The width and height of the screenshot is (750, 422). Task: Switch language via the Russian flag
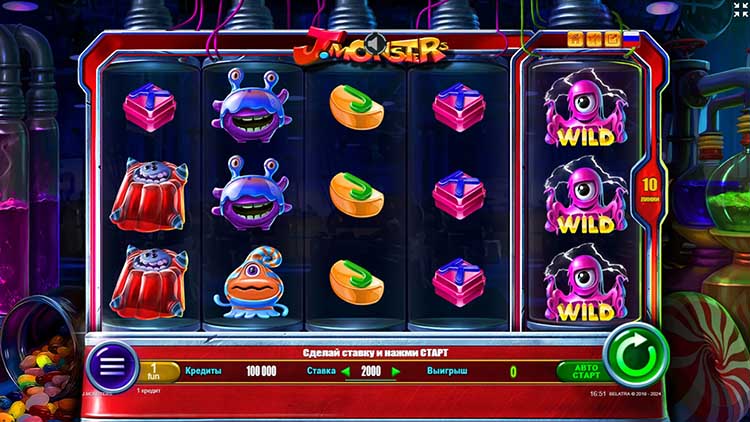tap(631, 39)
